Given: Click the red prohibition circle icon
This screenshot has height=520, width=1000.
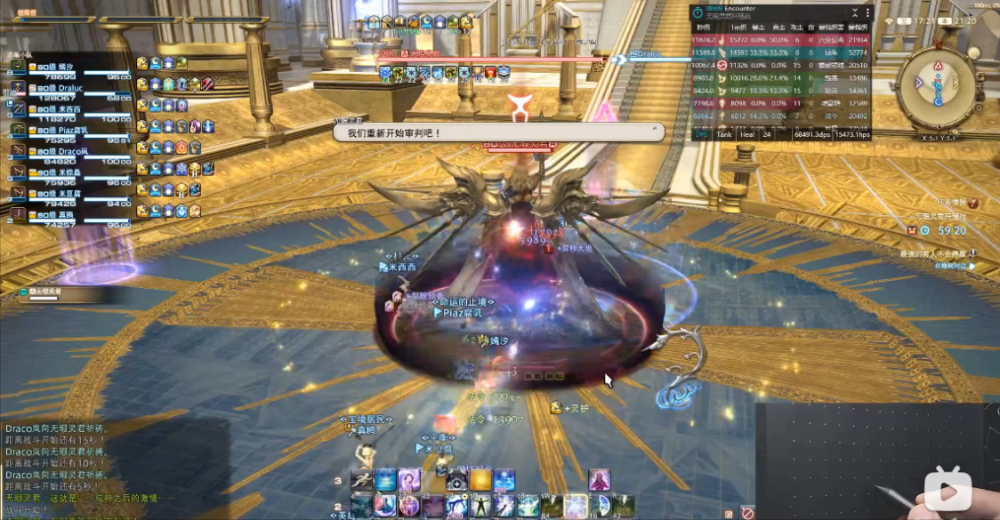Looking at the screenshot, I should pyautogui.click(x=746, y=512).
